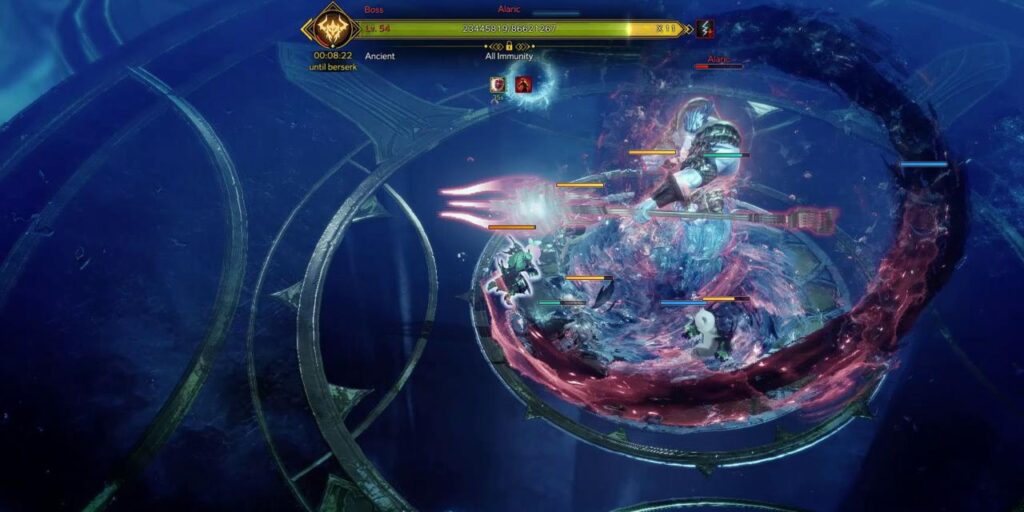
Task: Click the lock icon above All Immunity
Action: point(509,46)
